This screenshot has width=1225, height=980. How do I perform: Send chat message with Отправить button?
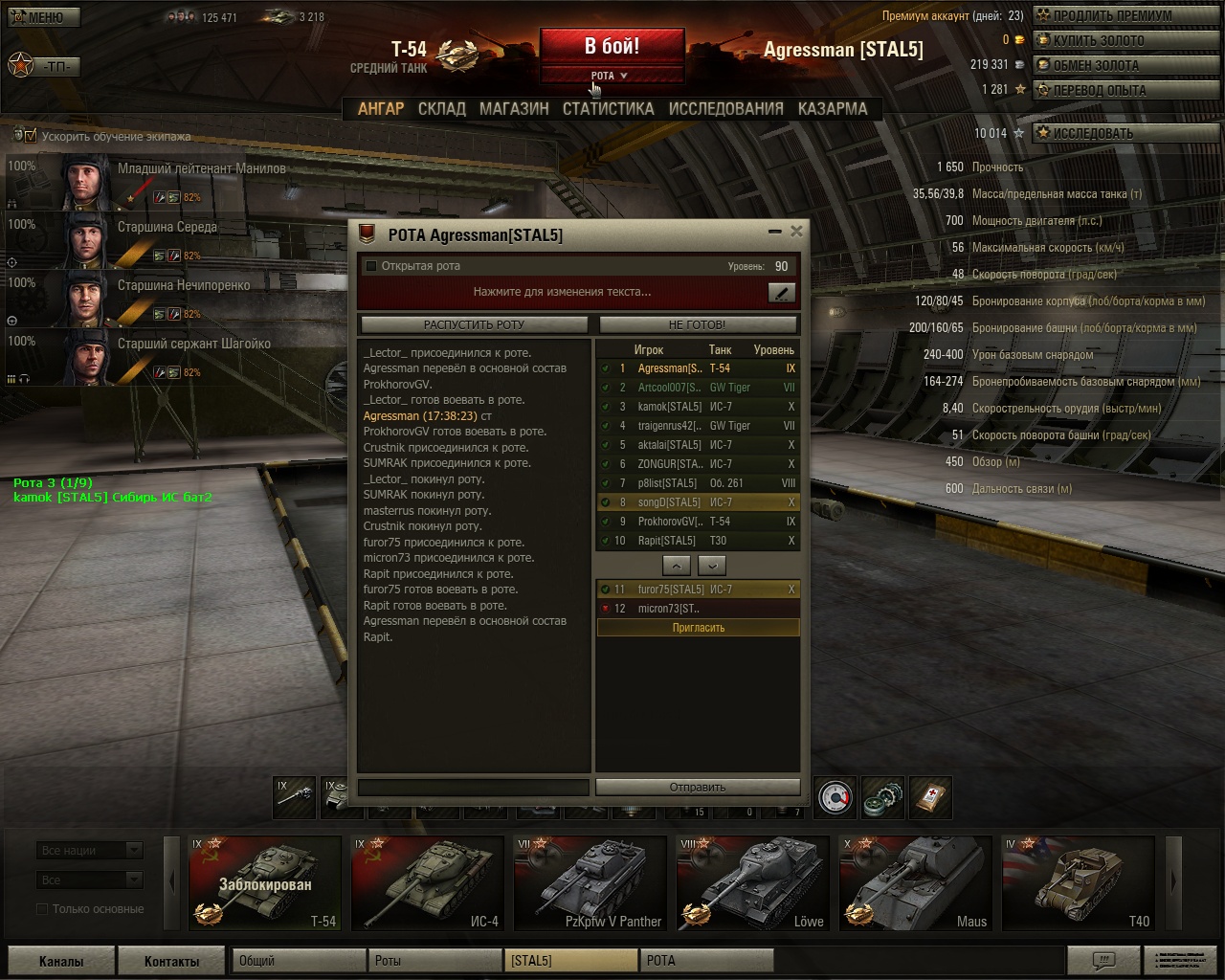coord(697,787)
